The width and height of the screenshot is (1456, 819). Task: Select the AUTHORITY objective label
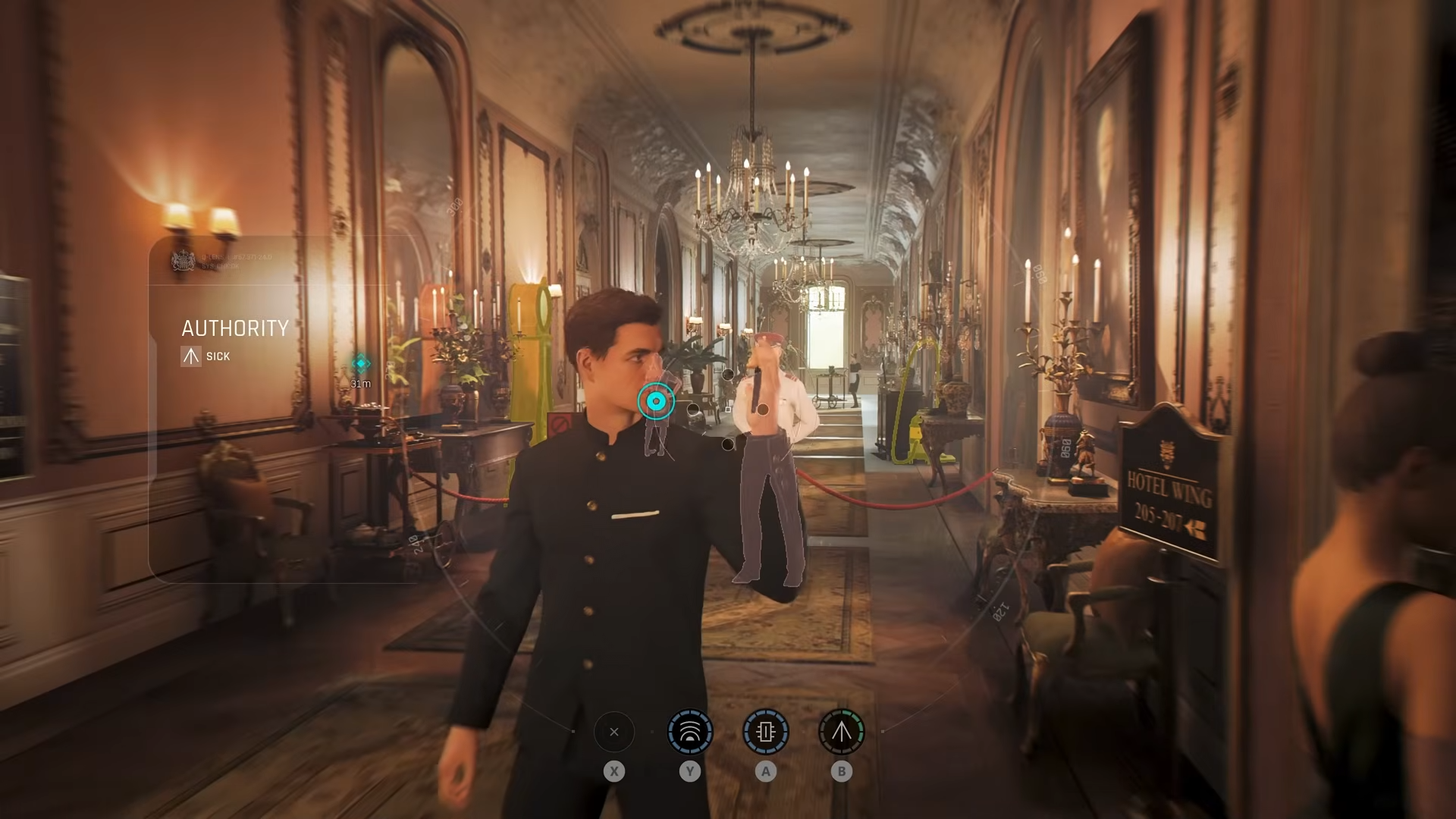[x=236, y=328]
